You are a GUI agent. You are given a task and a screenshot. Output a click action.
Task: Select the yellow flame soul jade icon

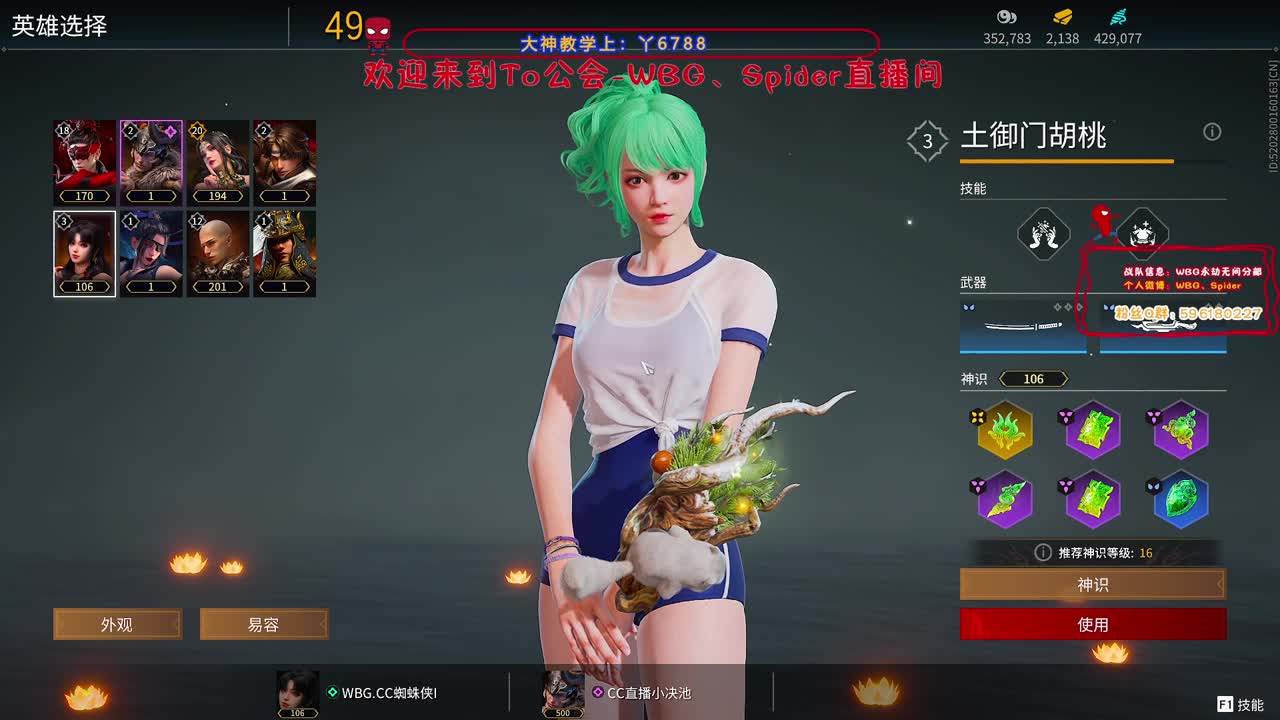tap(1005, 430)
